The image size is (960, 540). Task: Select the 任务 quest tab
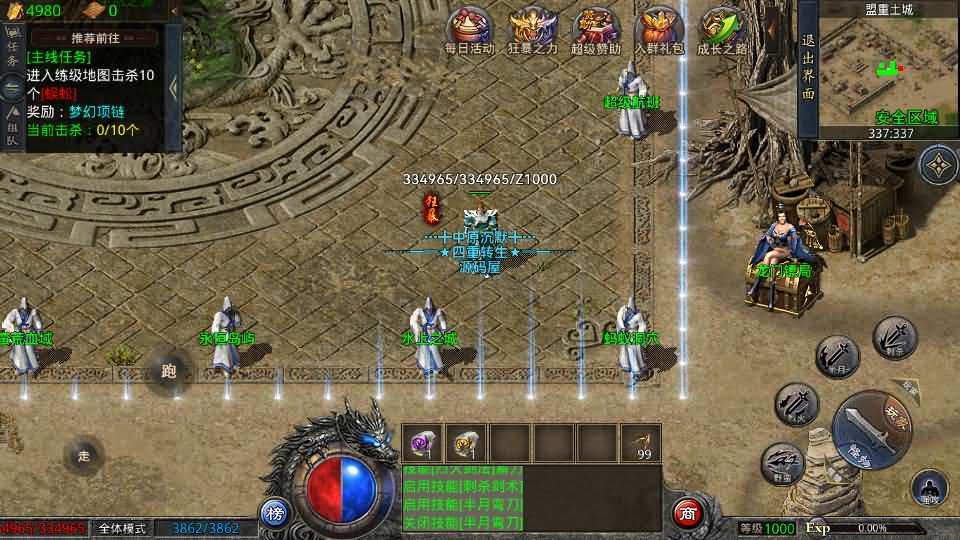coord(13,53)
